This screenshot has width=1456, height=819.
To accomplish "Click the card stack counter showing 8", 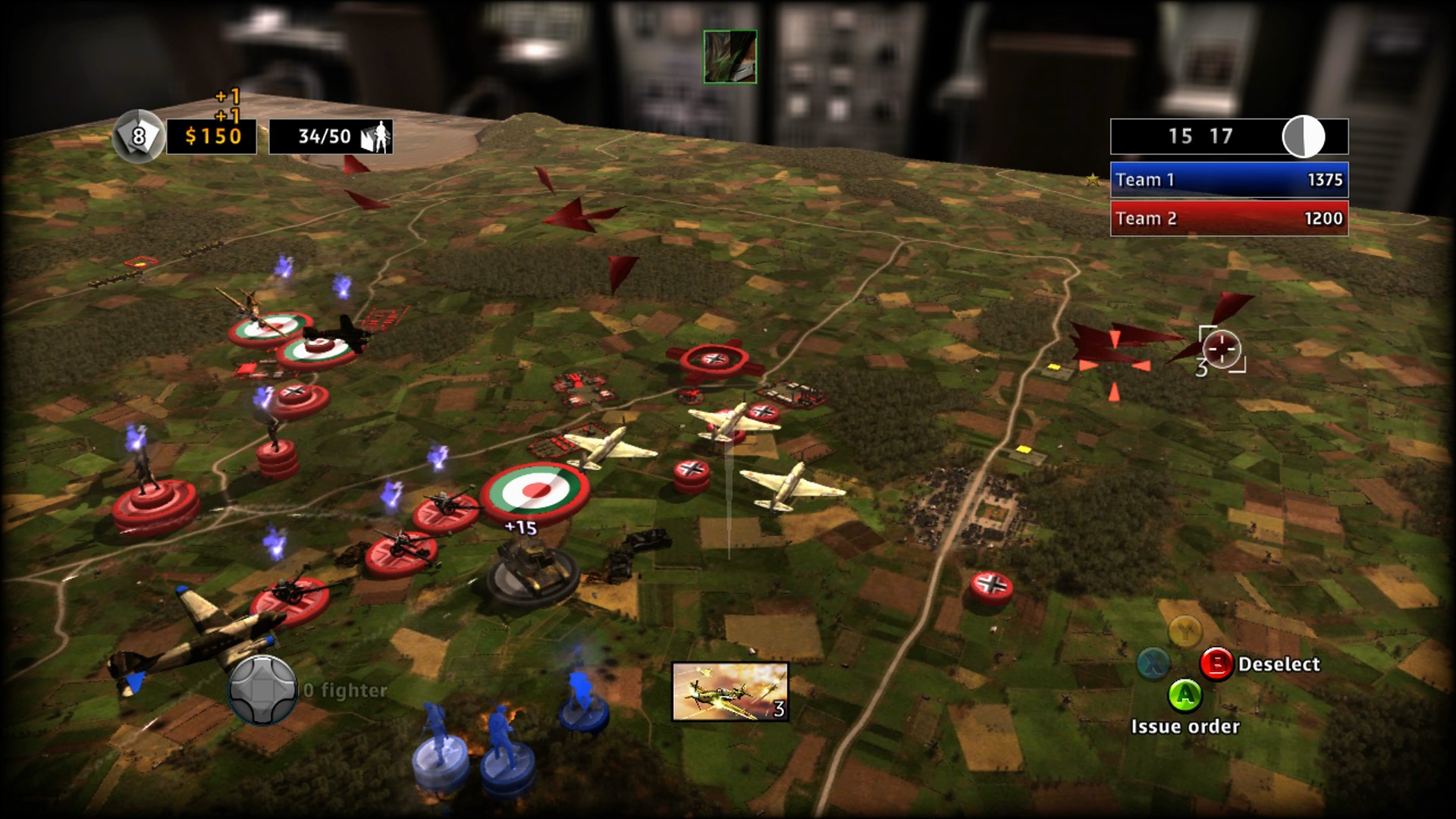I will 139,136.
